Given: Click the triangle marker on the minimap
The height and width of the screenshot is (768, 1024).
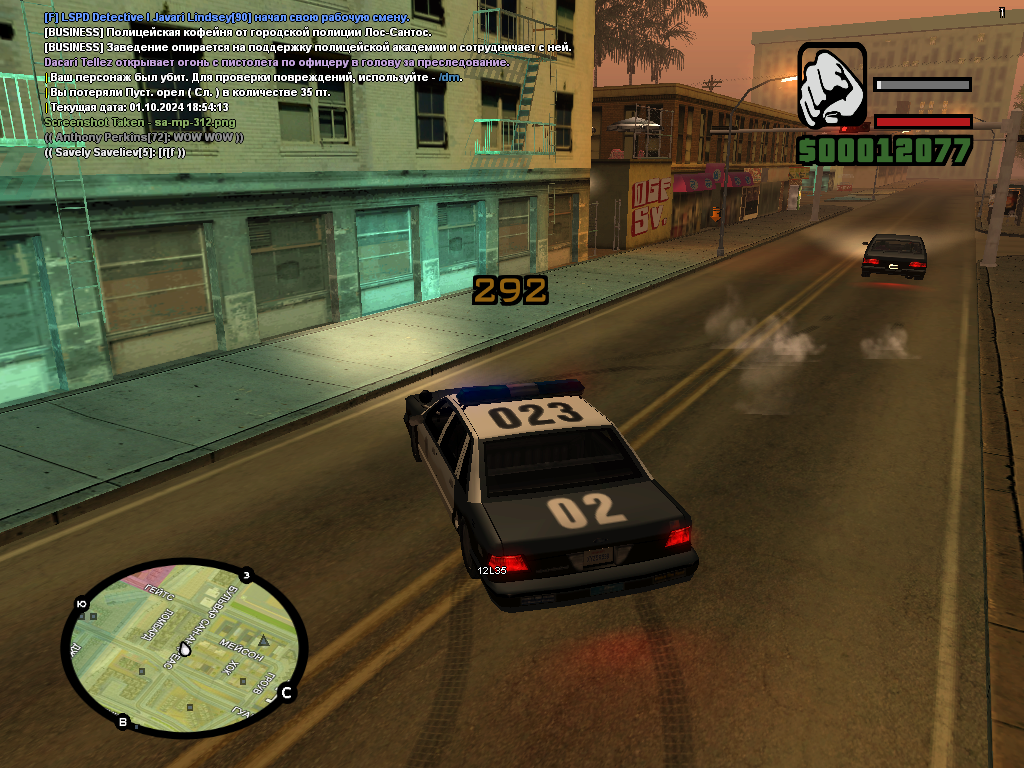Looking at the screenshot, I should [x=264, y=639].
